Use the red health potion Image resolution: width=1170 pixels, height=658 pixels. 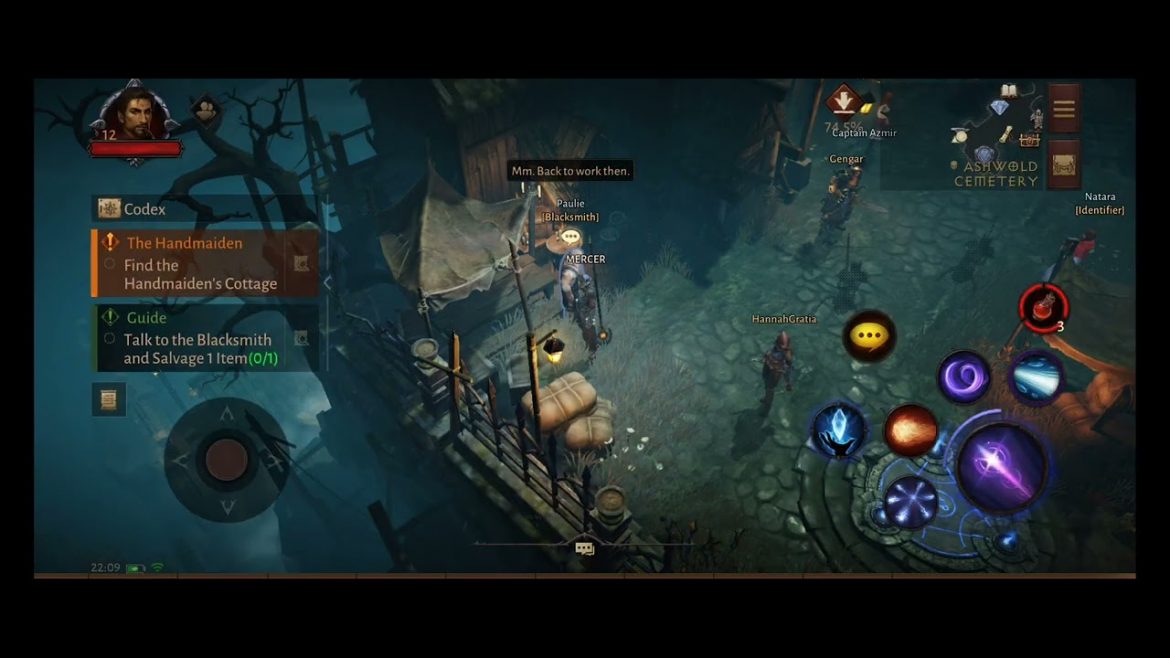[x=1043, y=307]
